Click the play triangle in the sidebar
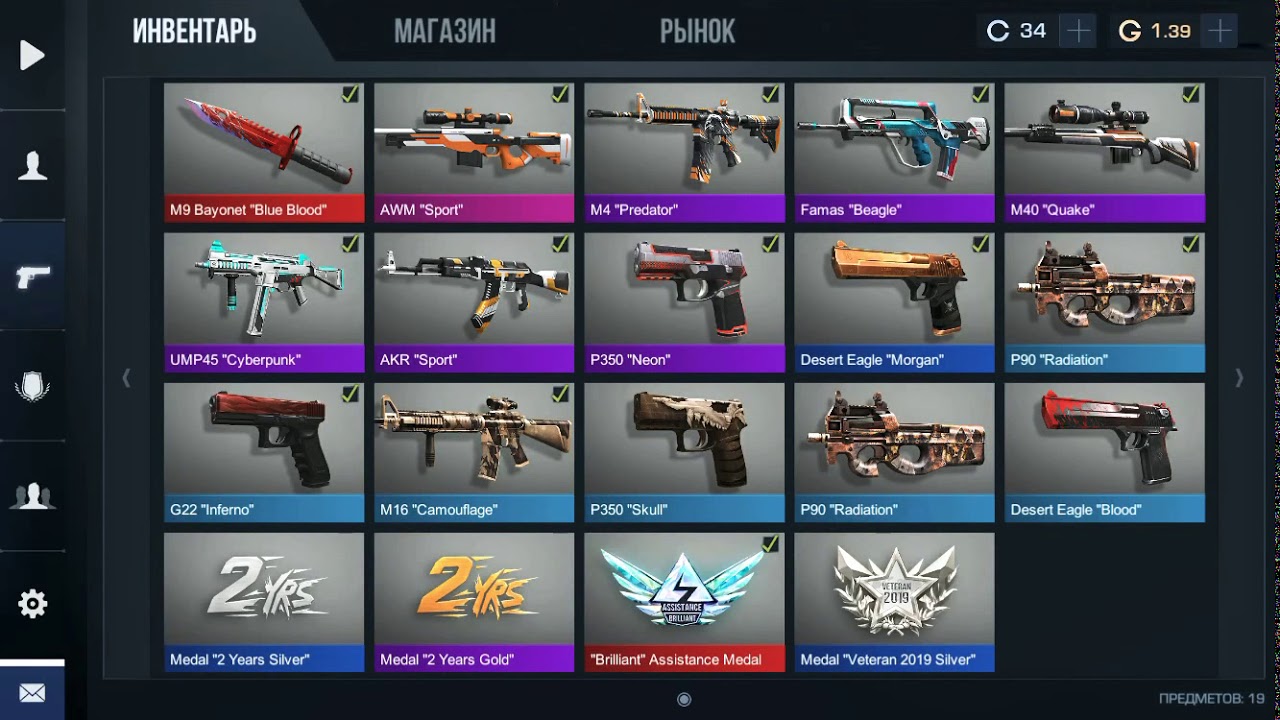 point(32,56)
